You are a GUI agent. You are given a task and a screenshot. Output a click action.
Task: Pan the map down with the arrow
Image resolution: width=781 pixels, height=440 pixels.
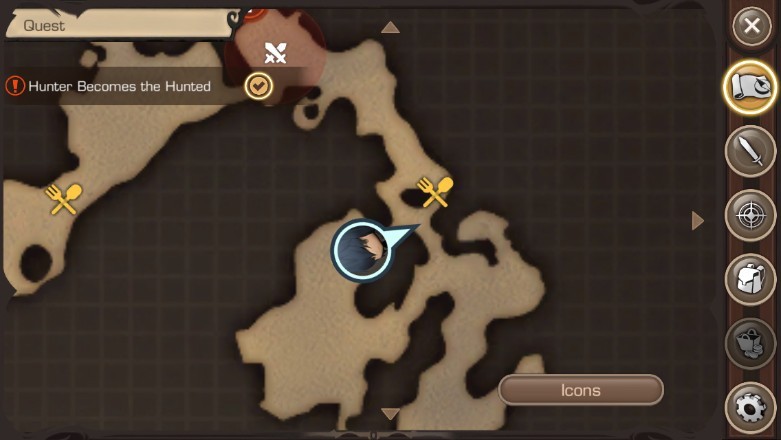390,413
